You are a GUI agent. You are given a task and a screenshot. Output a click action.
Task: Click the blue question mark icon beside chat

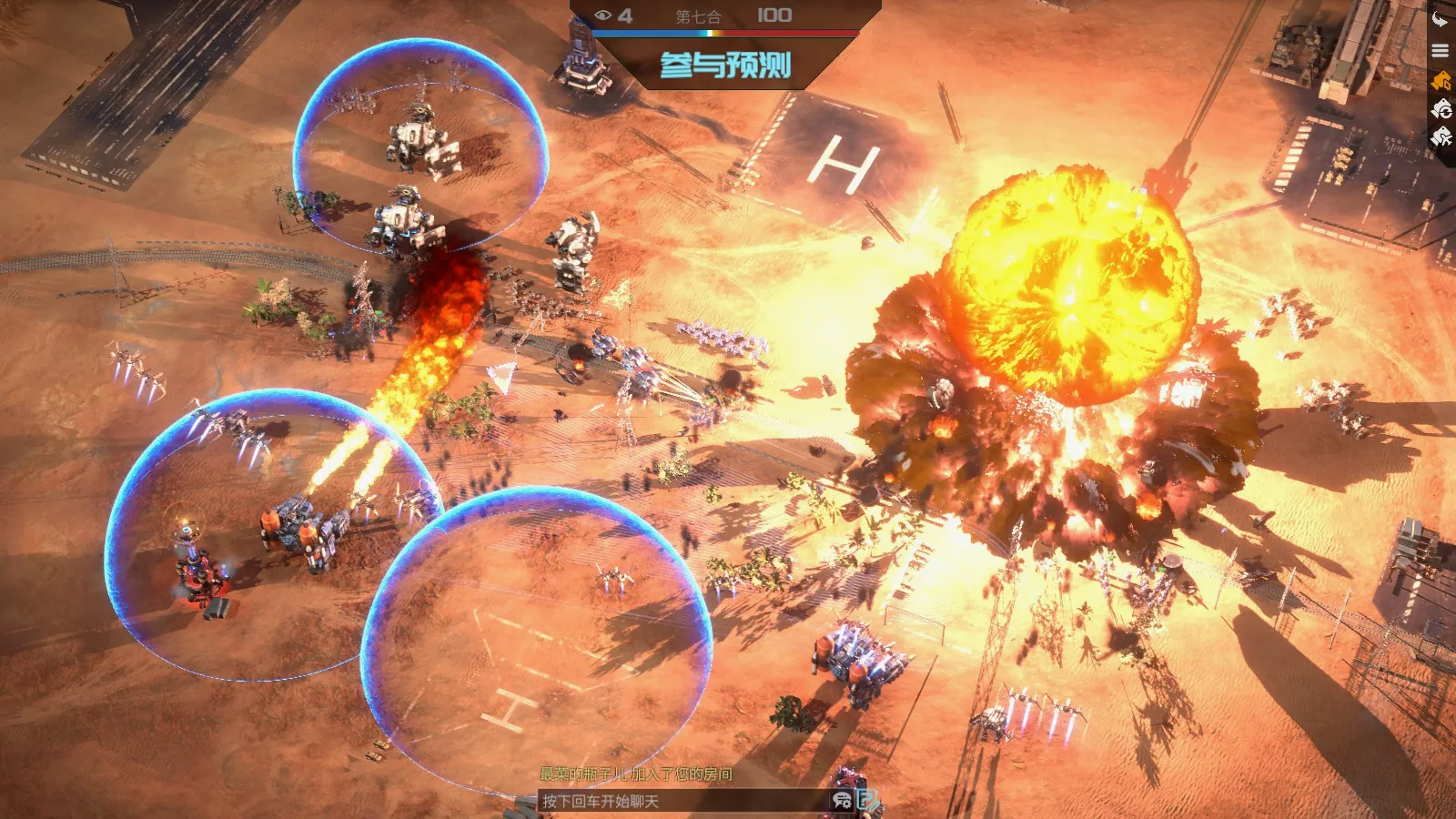point(869,800)
